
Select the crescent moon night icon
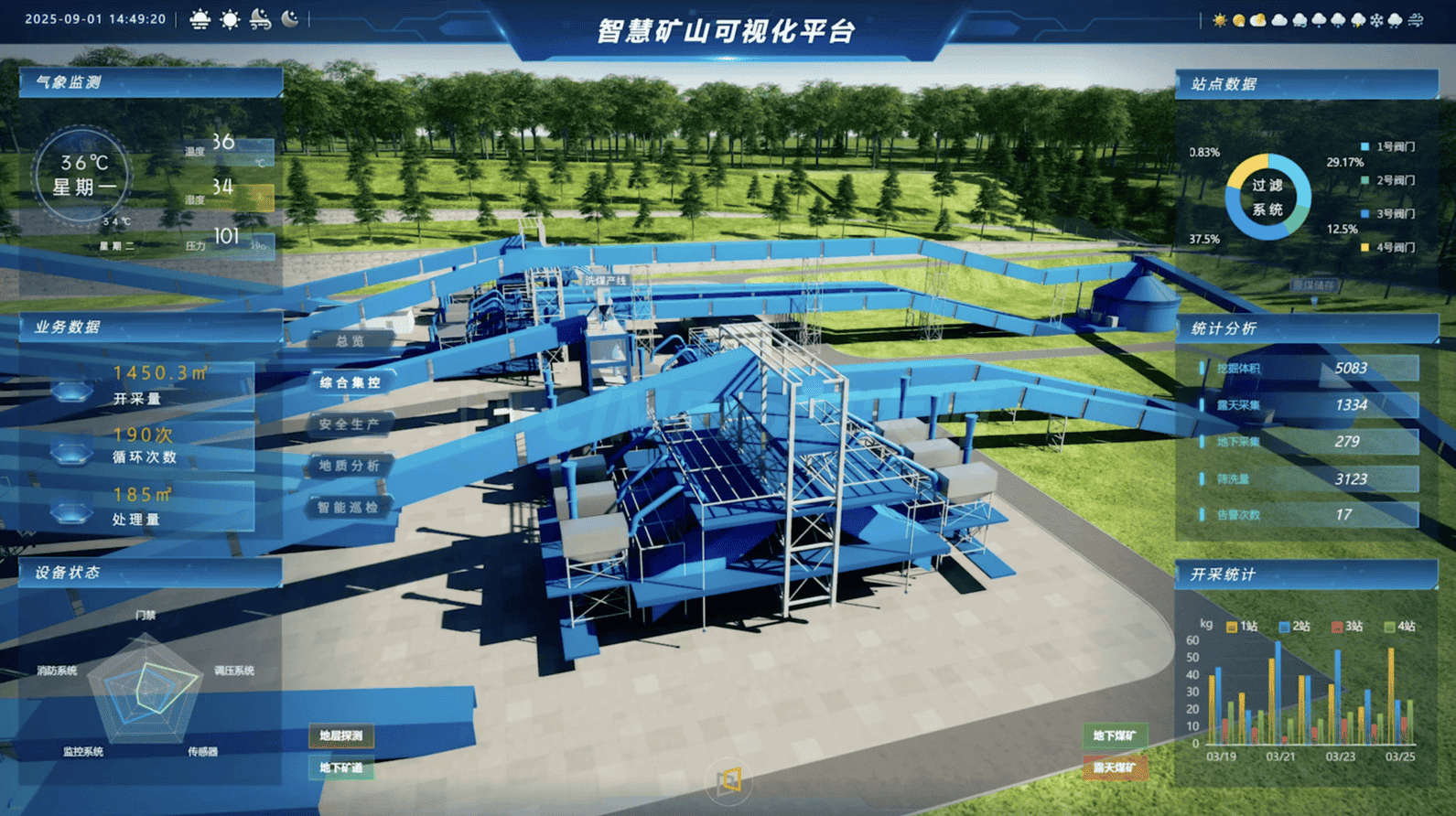(x=290, y=19)
